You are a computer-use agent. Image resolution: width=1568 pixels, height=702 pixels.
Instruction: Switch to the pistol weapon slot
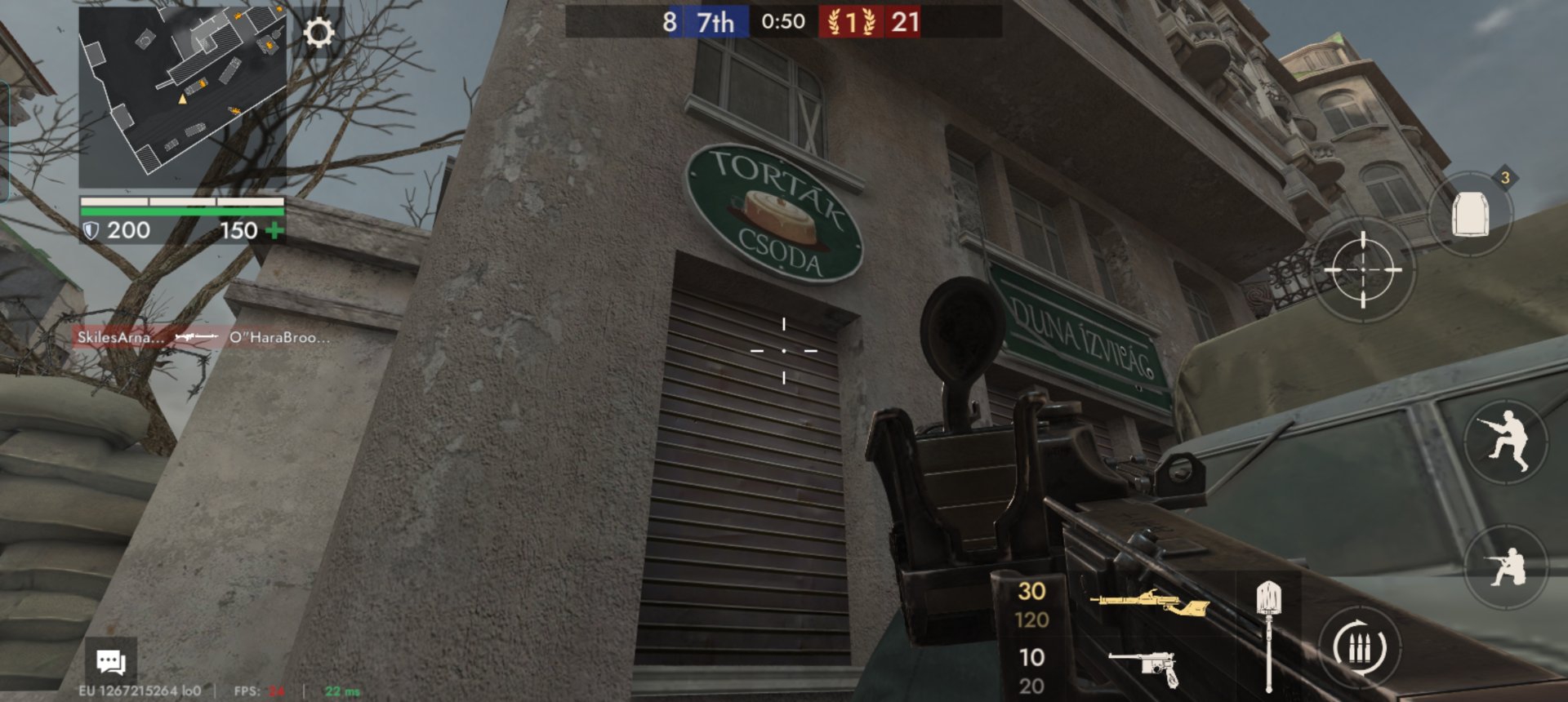click(x=1143, y=669)
